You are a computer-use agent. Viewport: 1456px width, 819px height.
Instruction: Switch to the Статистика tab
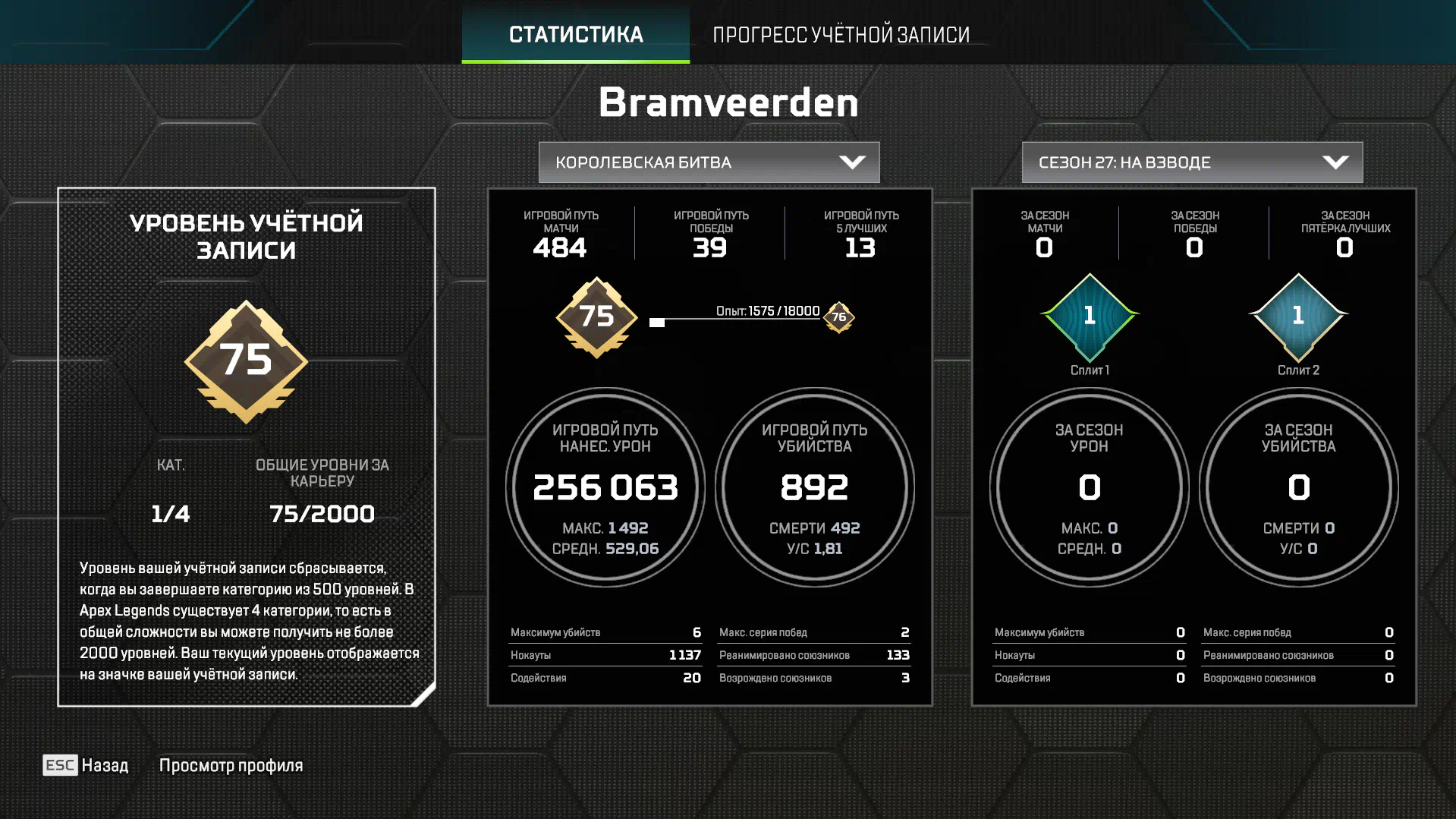576,34
